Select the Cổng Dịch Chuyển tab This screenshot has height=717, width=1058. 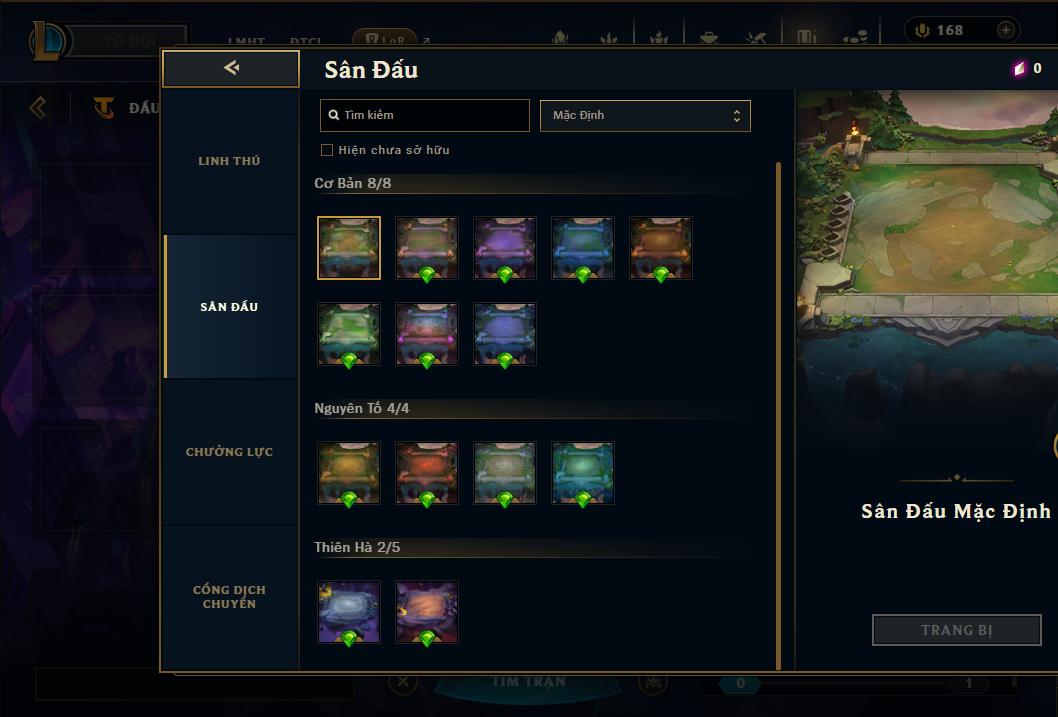pyautogui.click(x=229, y=597)
